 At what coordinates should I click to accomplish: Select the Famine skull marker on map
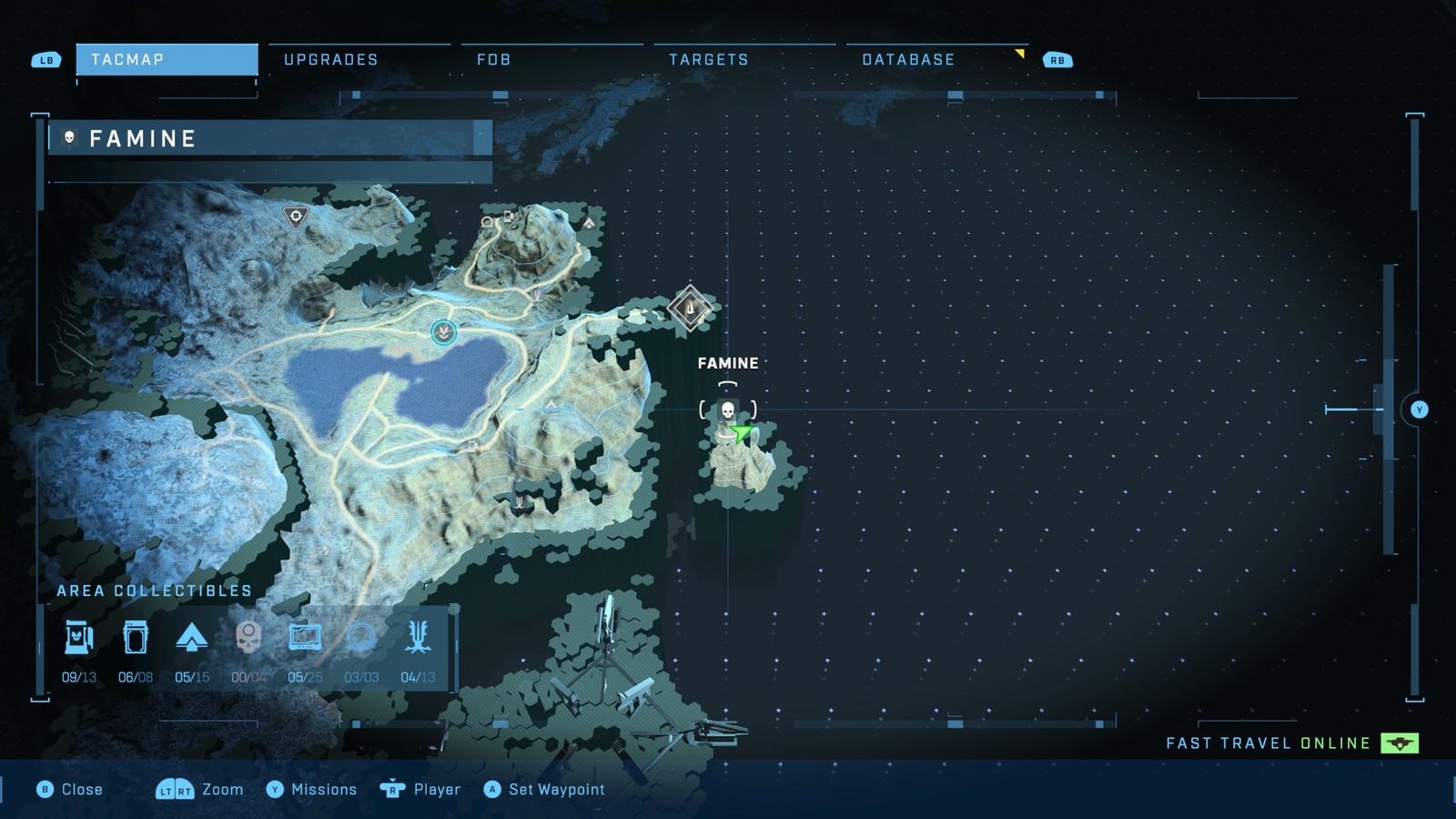click(728, 411)
